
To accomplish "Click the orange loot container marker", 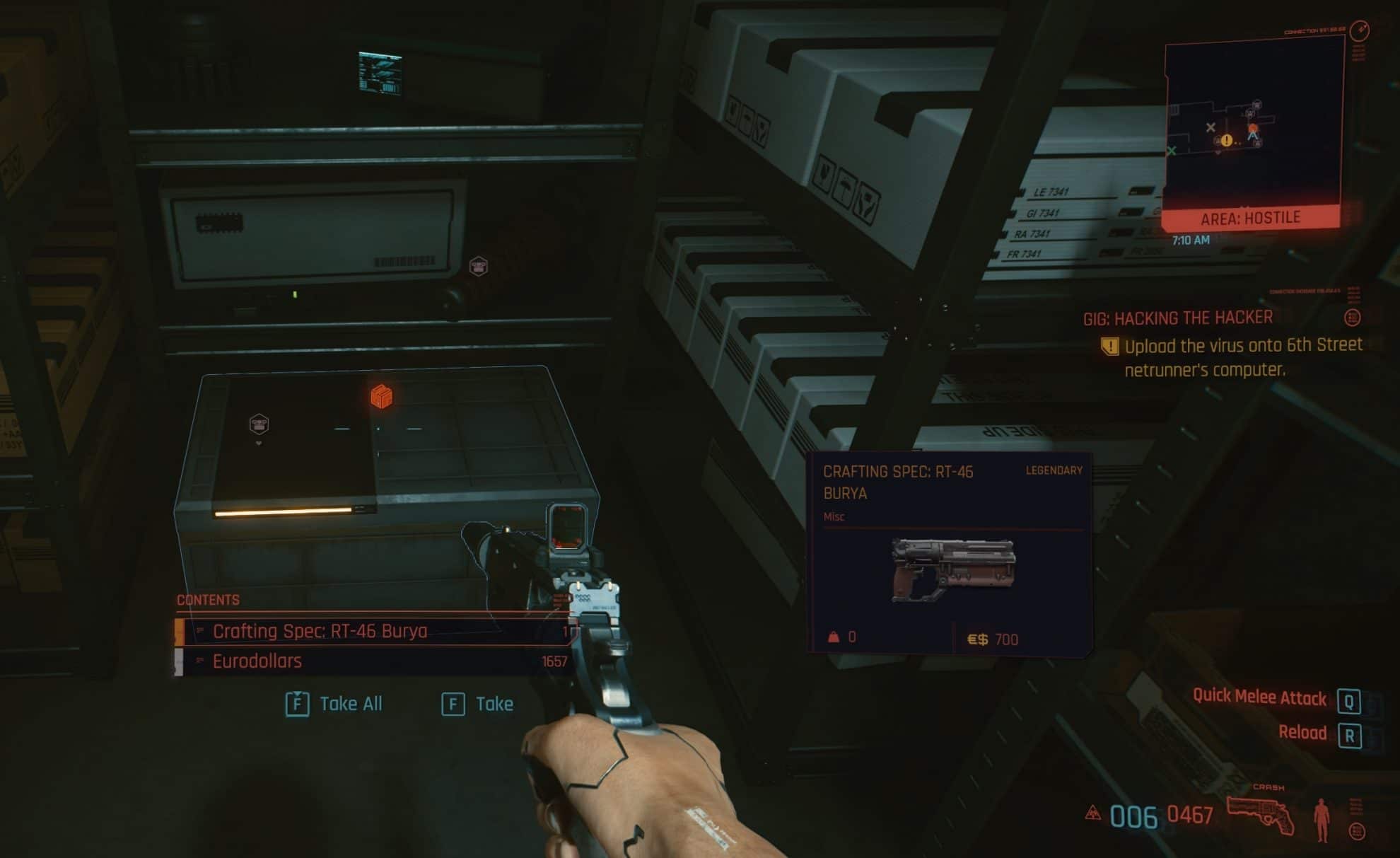I will coord(381,397).
